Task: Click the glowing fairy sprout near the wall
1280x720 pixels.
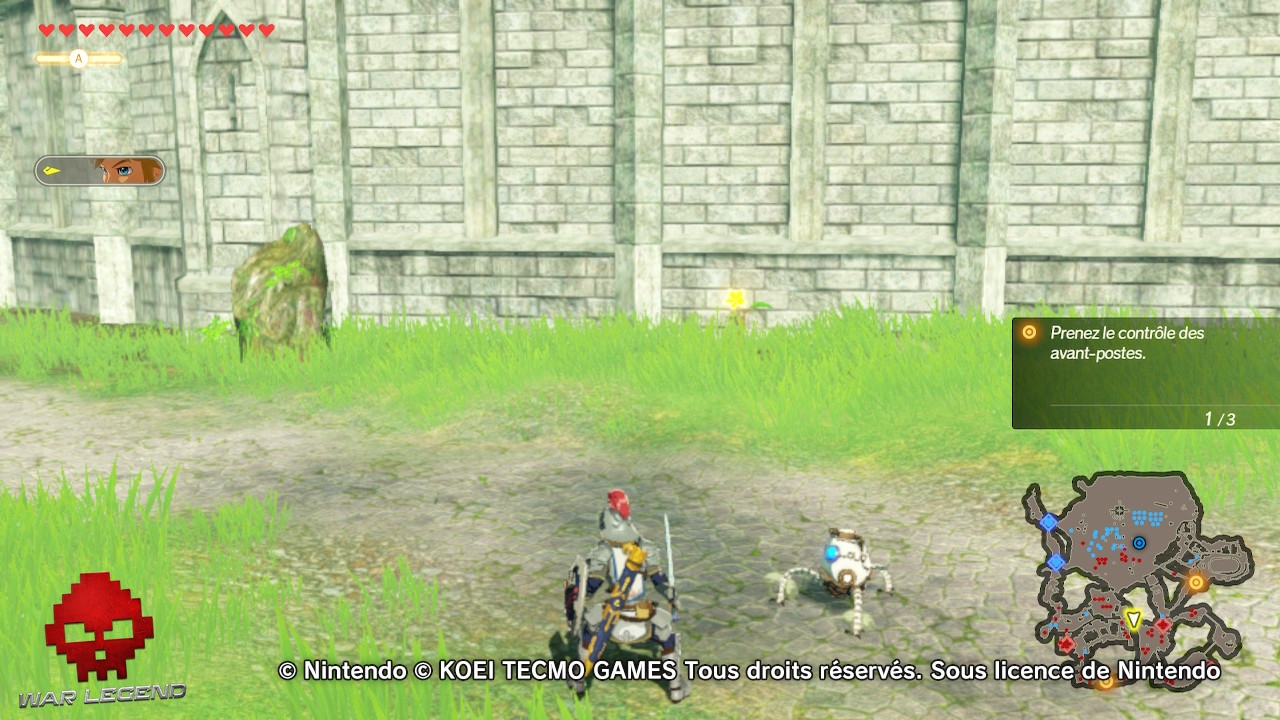Action: pyautogui.click(x=736, y=297)
